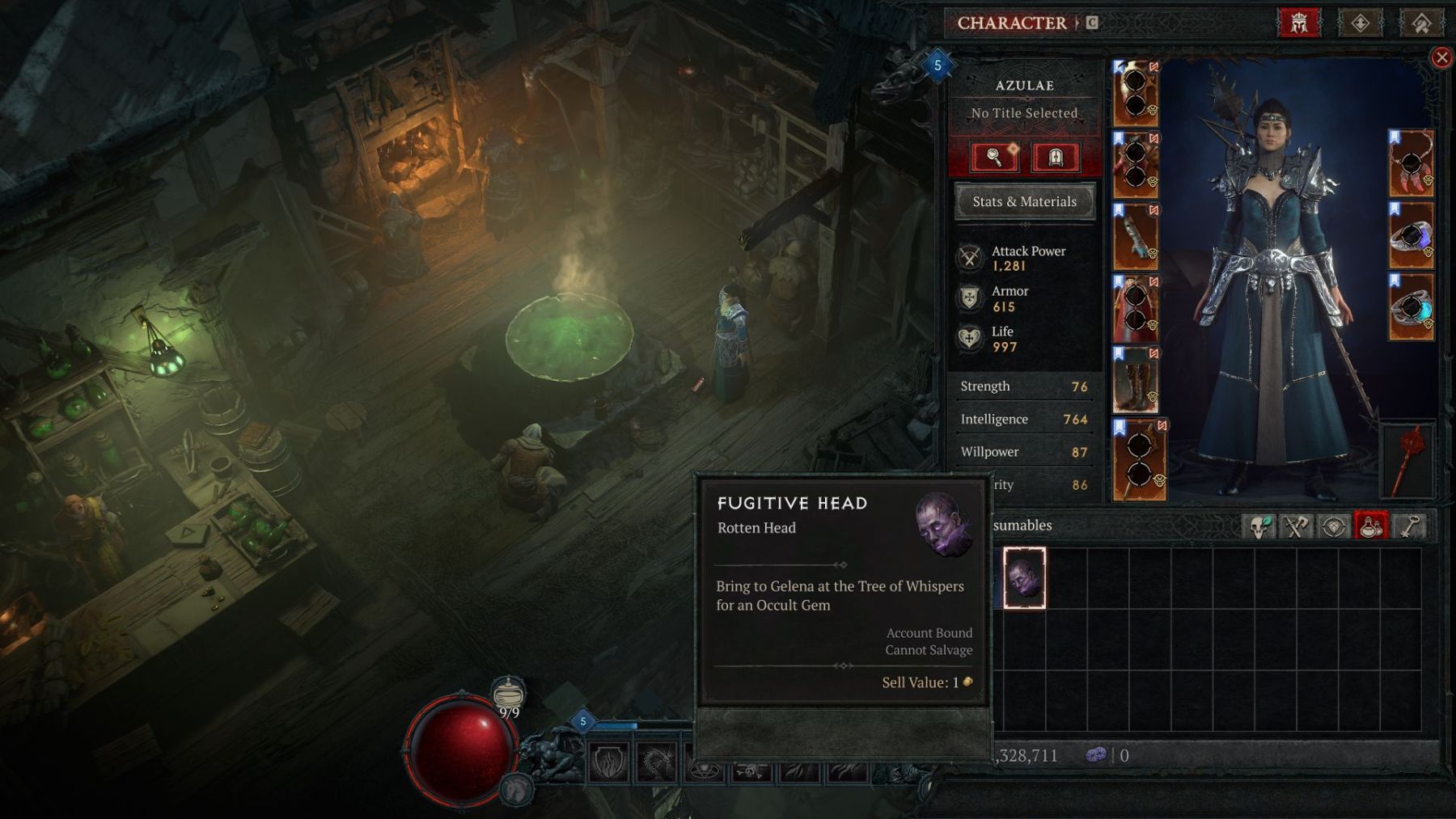
Task: Show the equipment axes inventory tab
Action: click(1296, 526)
